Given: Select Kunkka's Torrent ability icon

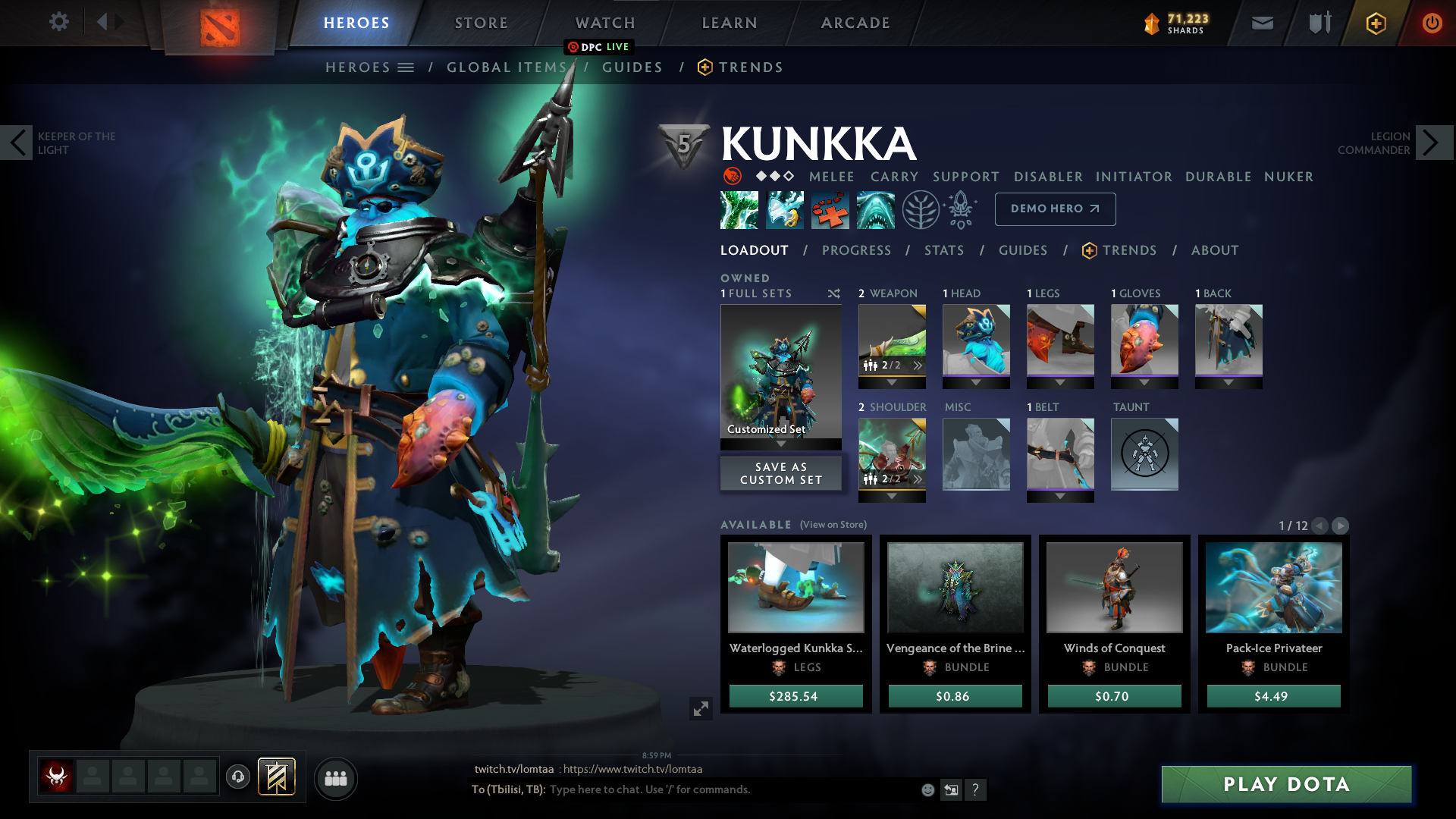Looking at the screenshot, I should (739, 210).
